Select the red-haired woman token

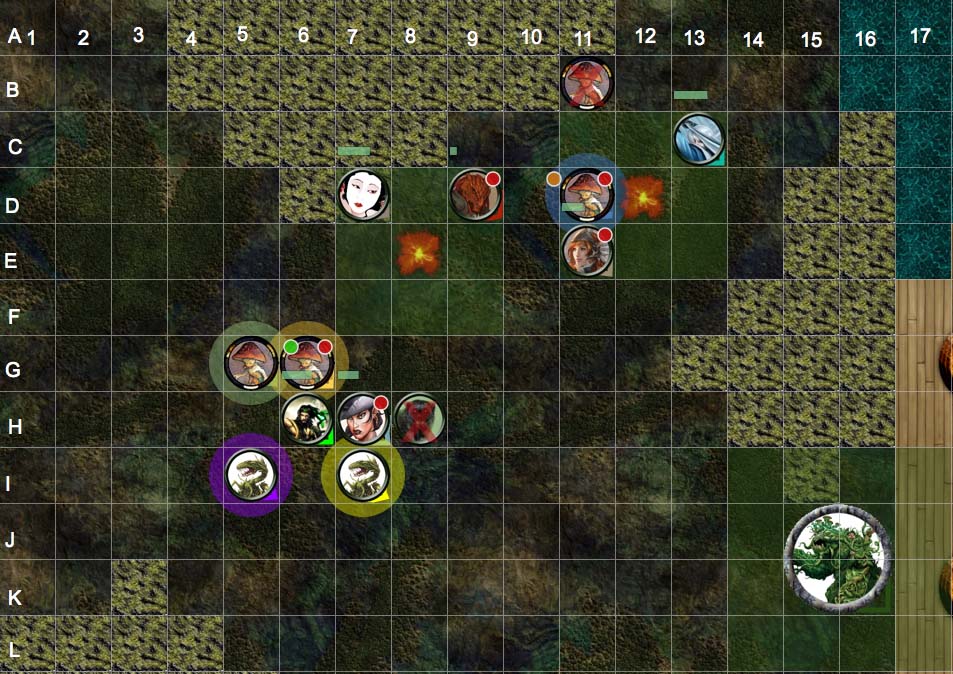click(x=587, y=250)
